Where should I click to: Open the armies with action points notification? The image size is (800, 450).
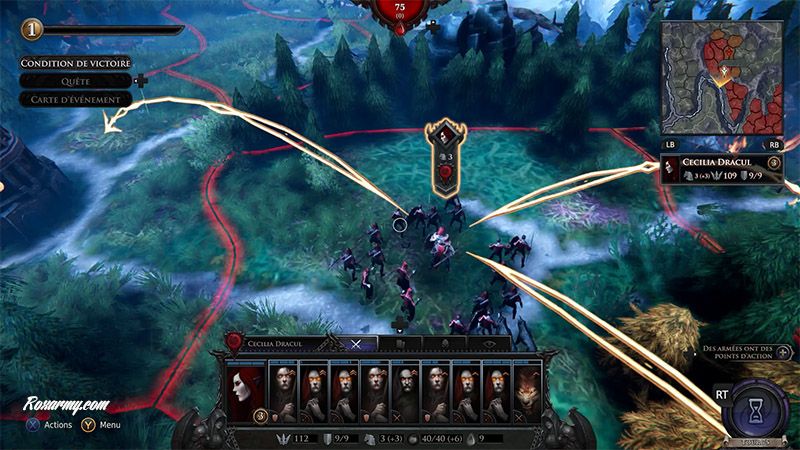(741, 352)
